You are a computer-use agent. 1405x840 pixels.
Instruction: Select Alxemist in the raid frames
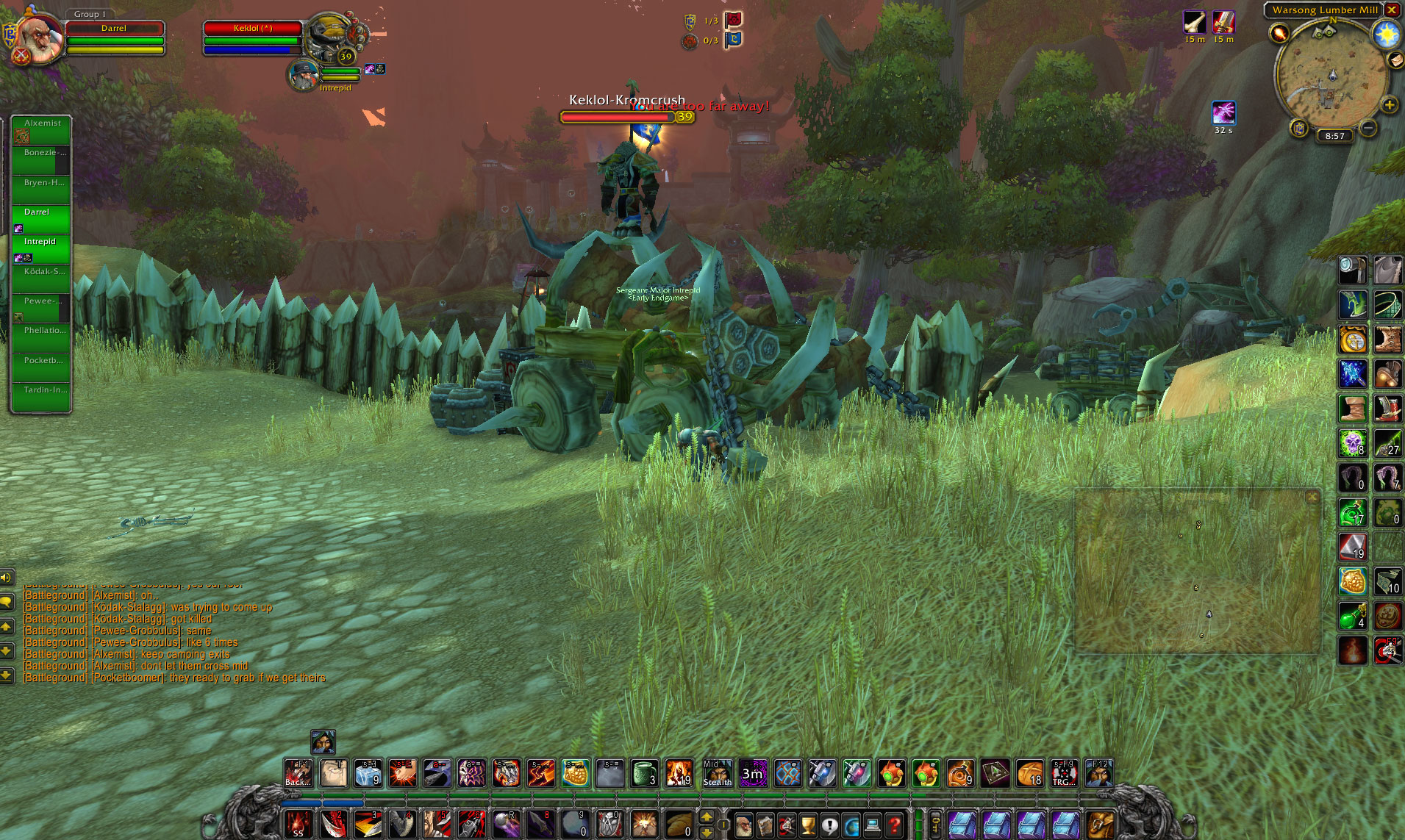(41, 130)
